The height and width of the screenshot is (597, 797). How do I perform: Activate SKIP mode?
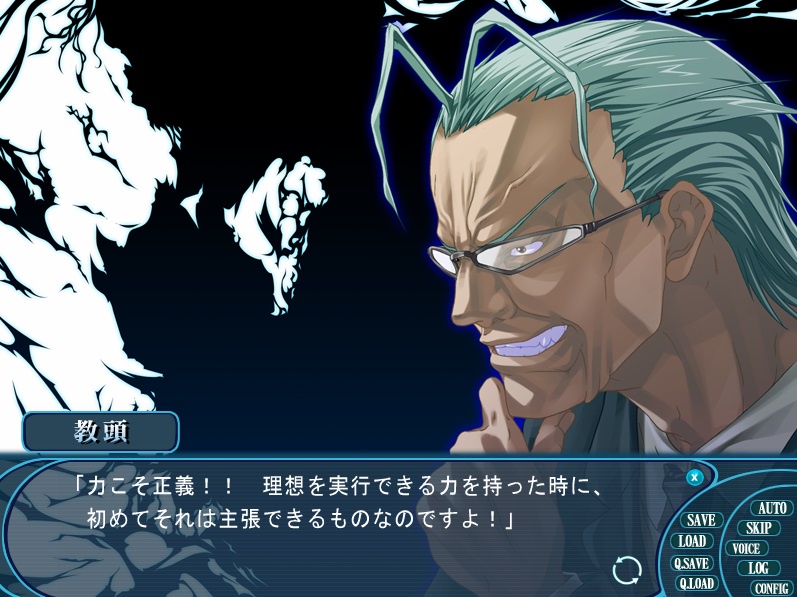pyautogui.click(x=759, y=528)
